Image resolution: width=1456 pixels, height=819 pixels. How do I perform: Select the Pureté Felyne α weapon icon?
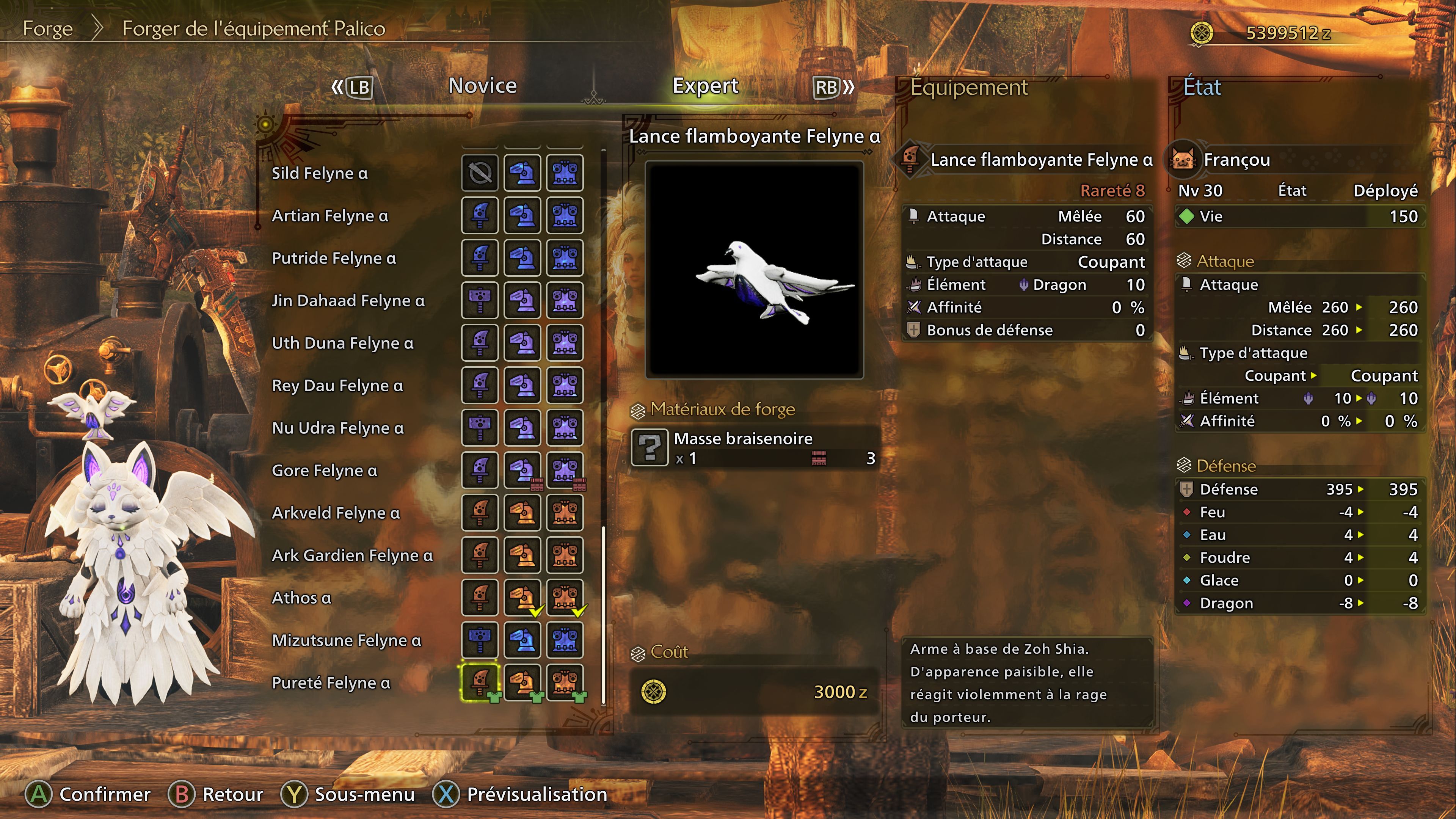pos(480,682)
